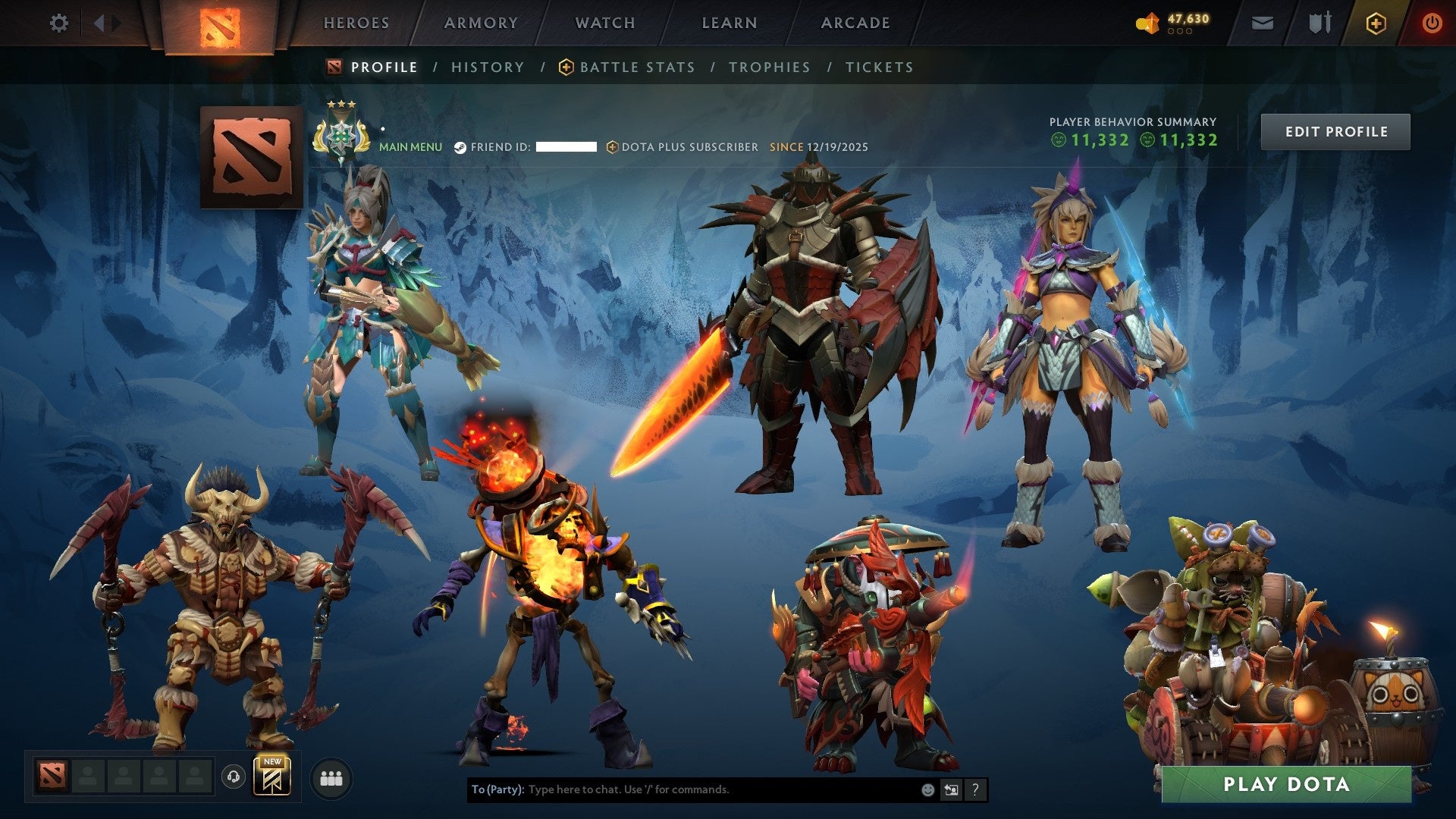1456x819 pixels.
Task: Open the Dota Plus hexagon icon in top bar
Action: (1376, 23)
